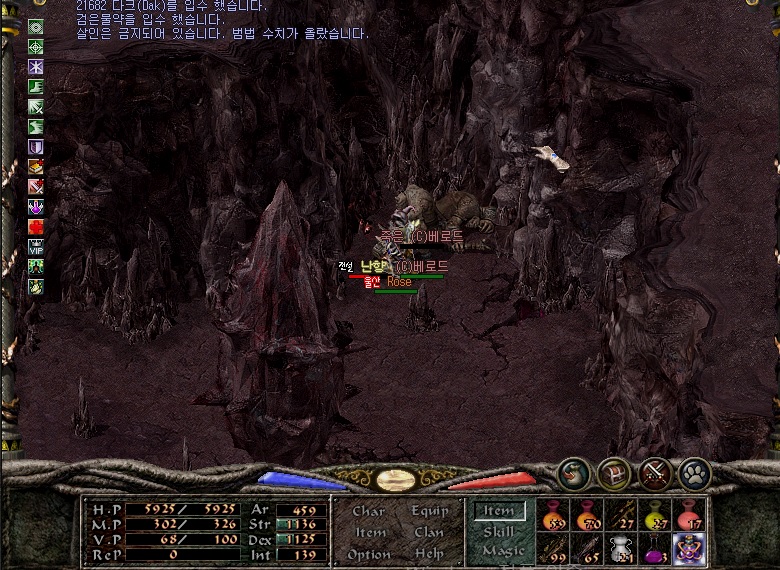Open the Option menu

[x=369, y=554]
